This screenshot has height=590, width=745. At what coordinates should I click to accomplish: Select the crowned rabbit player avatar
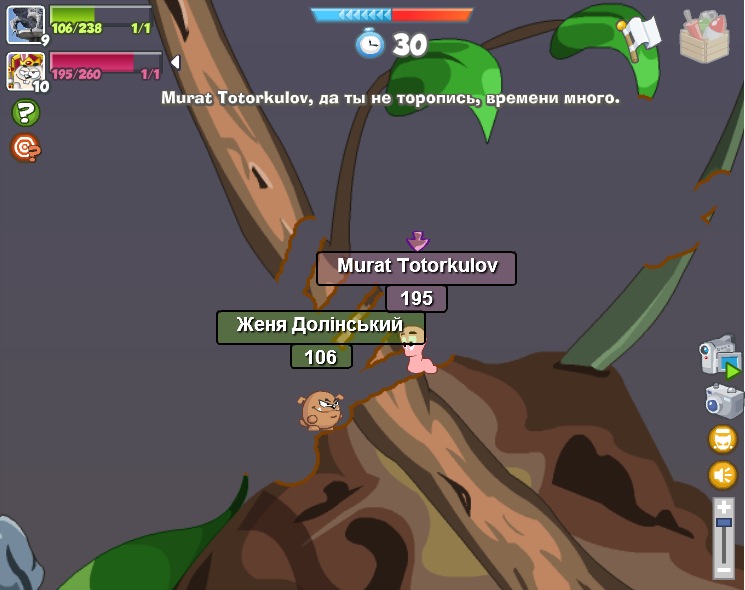pyautogui.click(x=26, y=71)
